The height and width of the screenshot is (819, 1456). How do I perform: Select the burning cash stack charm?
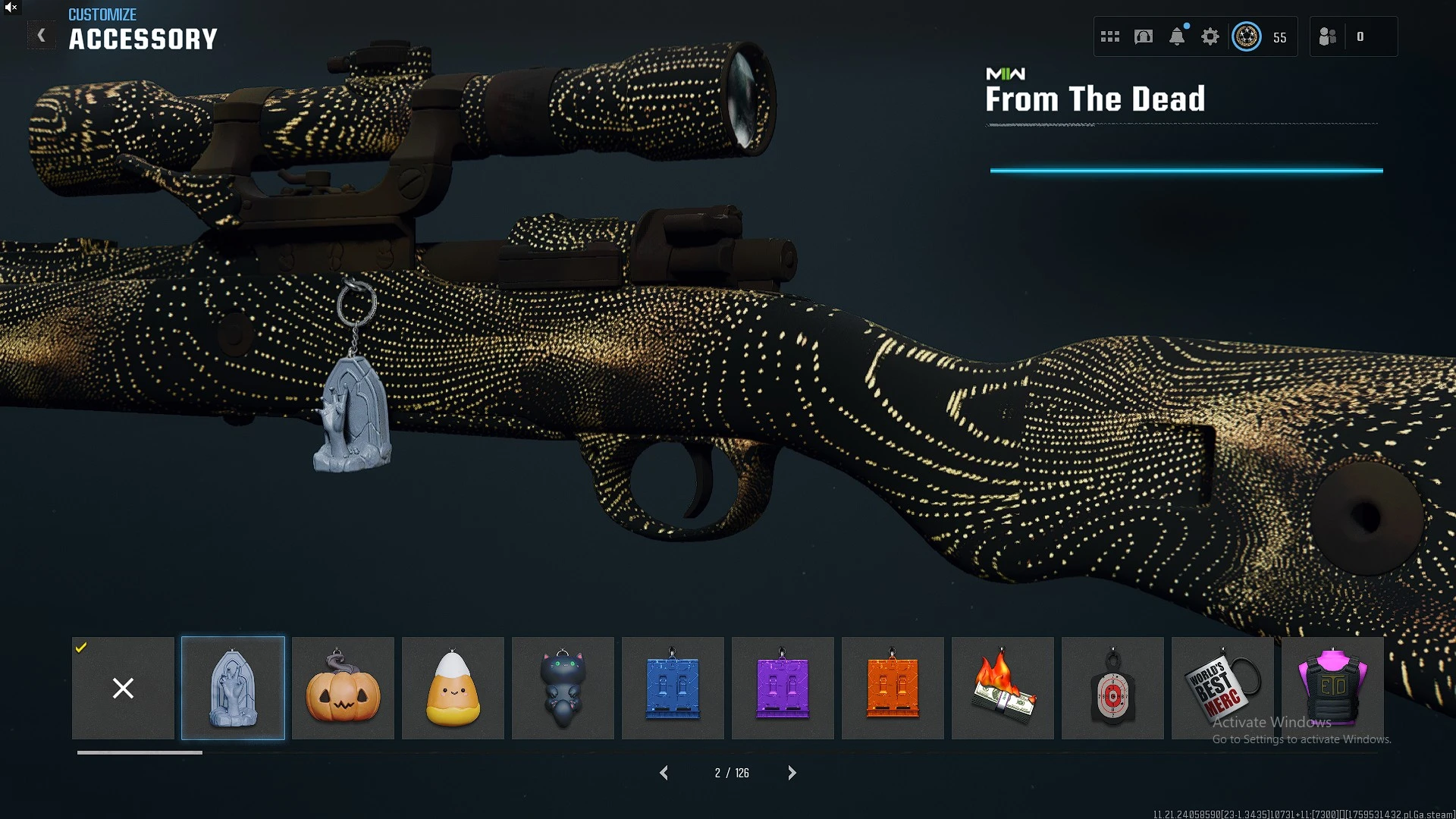1003,688
